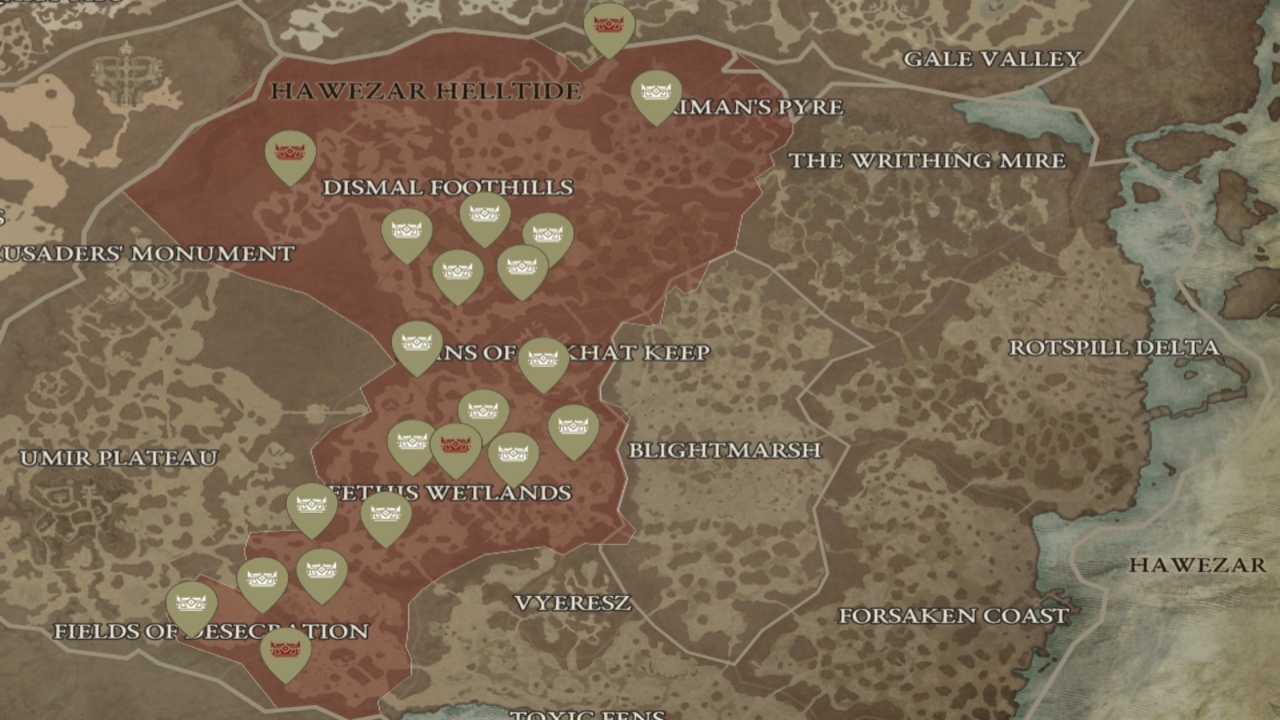
Task: Click the chest marker over Ruins of Rakhat Keep
Action: [x=543, y=357]
